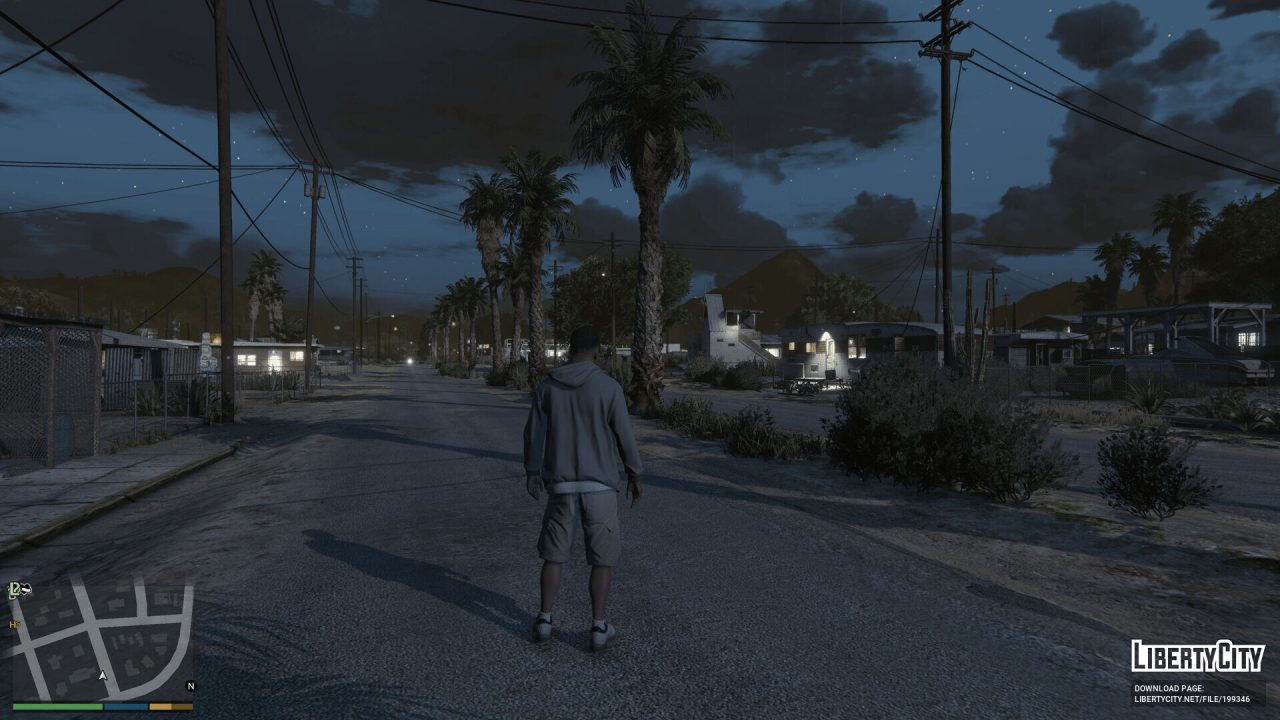The height and width of the screenshot is (720, 1280).
Task: Click the pistol icon next to the L2 indicator
Action: (x=25, y=589)
